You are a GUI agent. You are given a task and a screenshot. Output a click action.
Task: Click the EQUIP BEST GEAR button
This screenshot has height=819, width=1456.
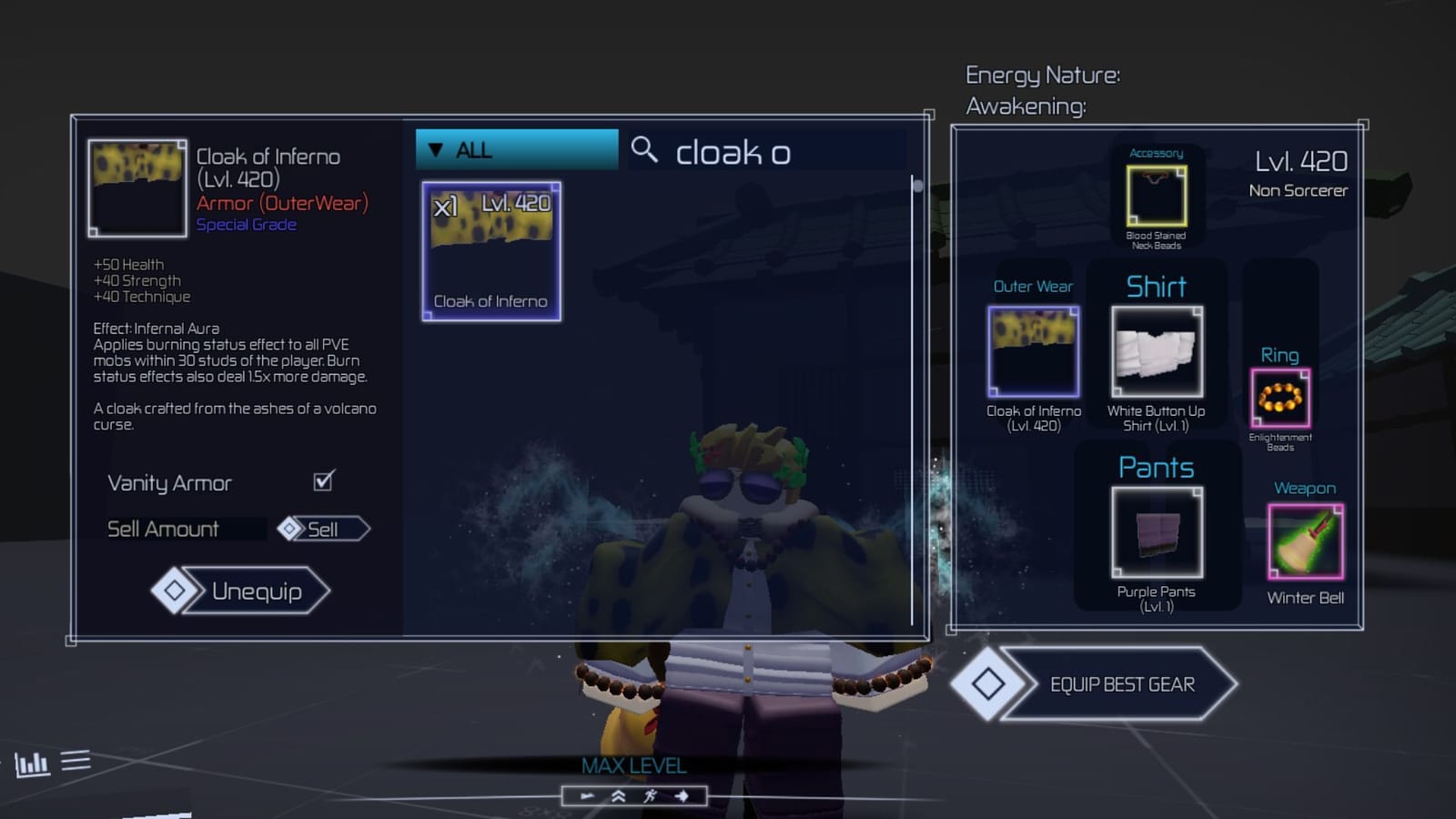coord(1124,683)
